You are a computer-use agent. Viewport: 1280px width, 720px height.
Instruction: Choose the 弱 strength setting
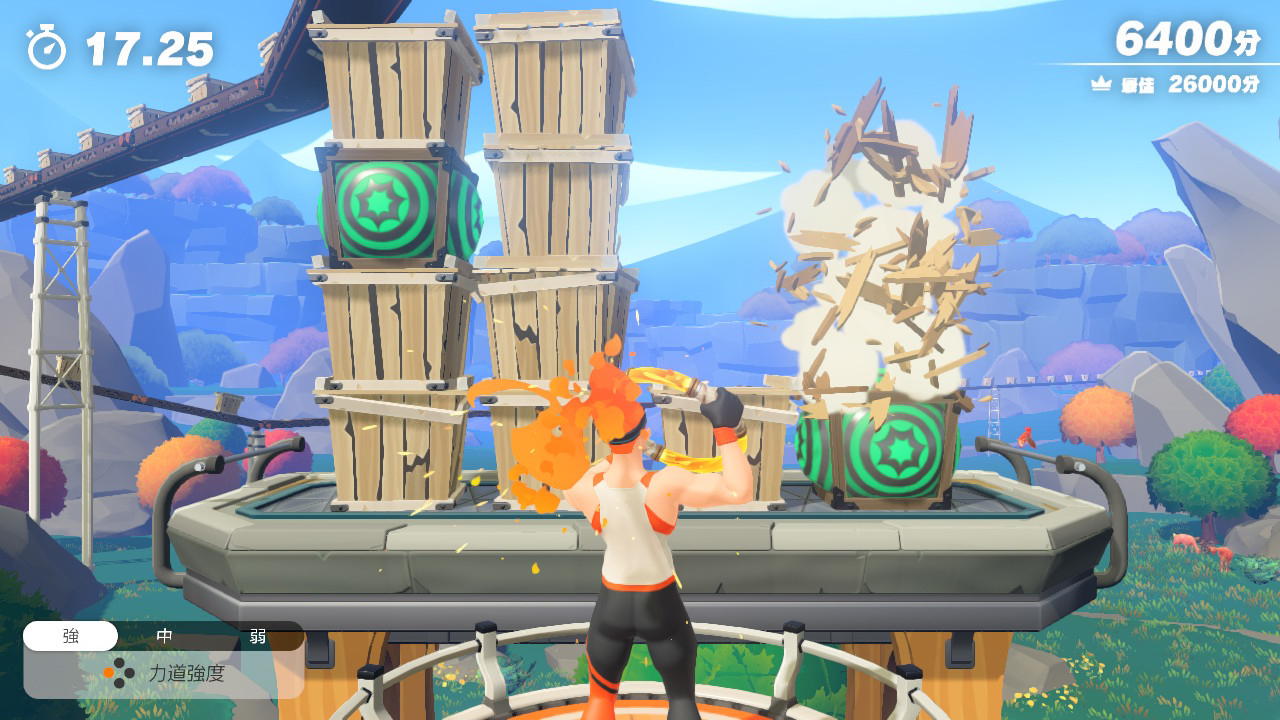(x=258, y=636)
